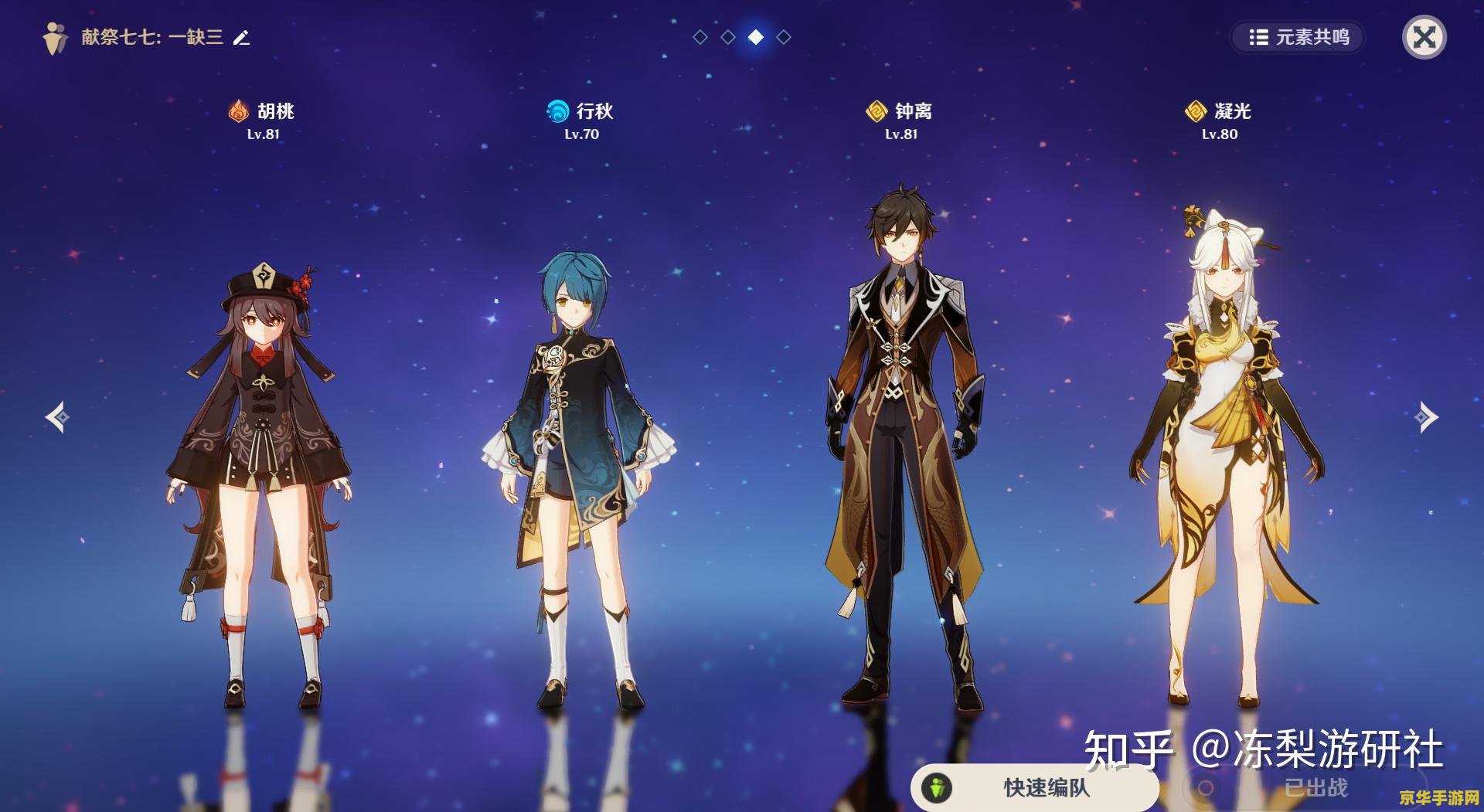Open 快速编队 quick team setup

coord(1034,787)
